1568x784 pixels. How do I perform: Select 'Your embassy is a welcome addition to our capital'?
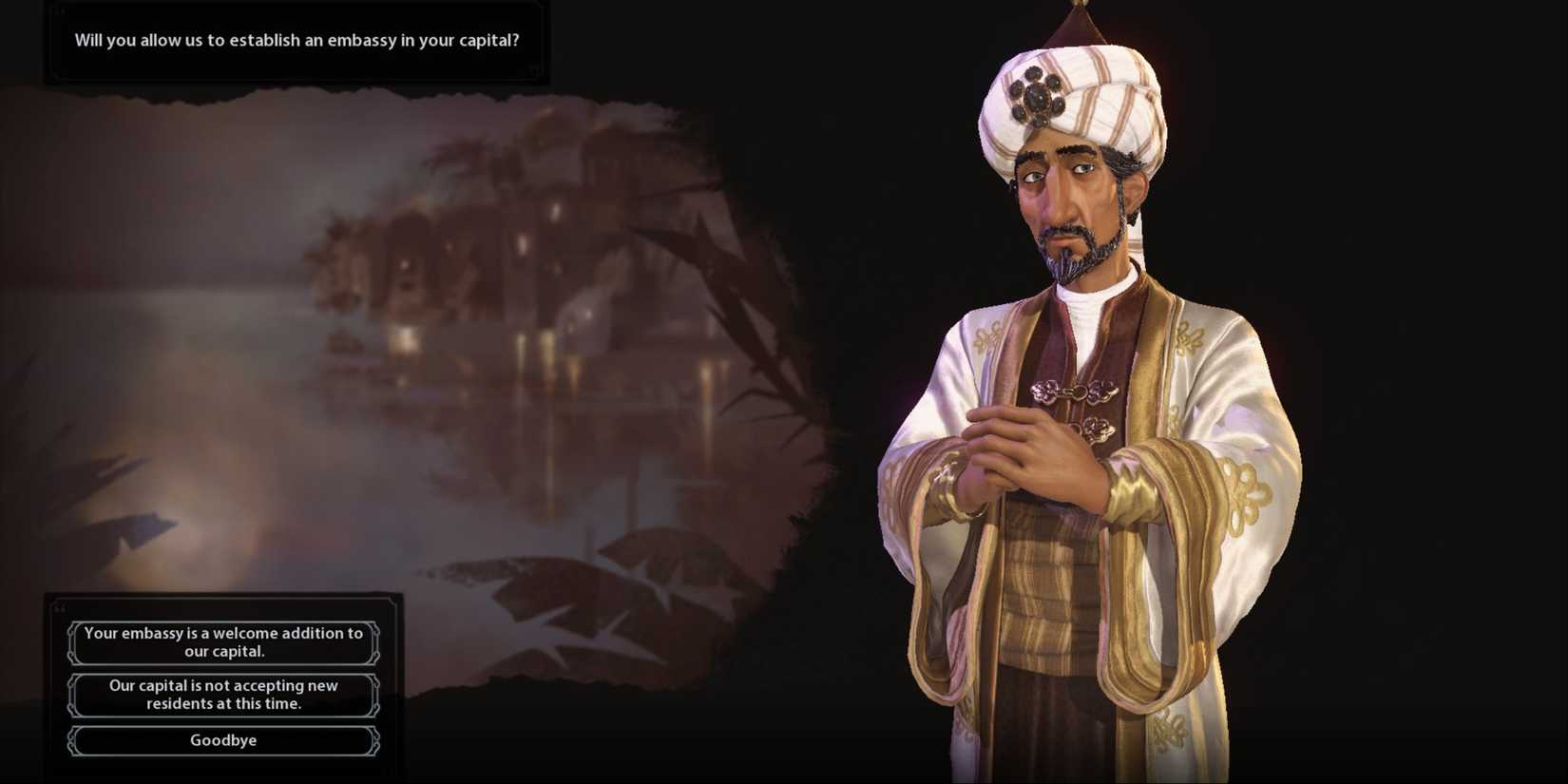tap(222, 642)
